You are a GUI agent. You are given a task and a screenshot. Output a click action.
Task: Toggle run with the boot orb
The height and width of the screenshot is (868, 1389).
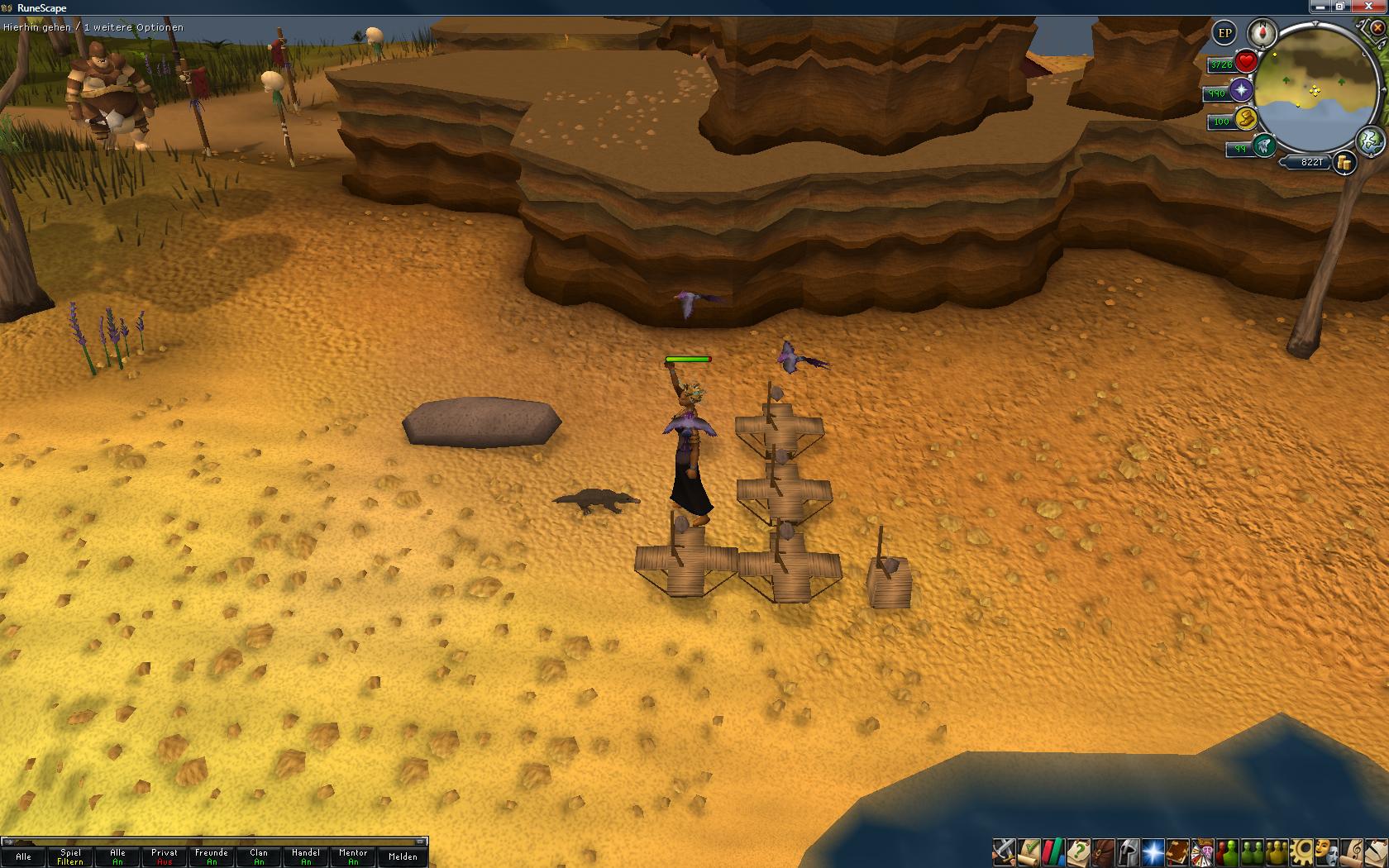click(1245, 120)
